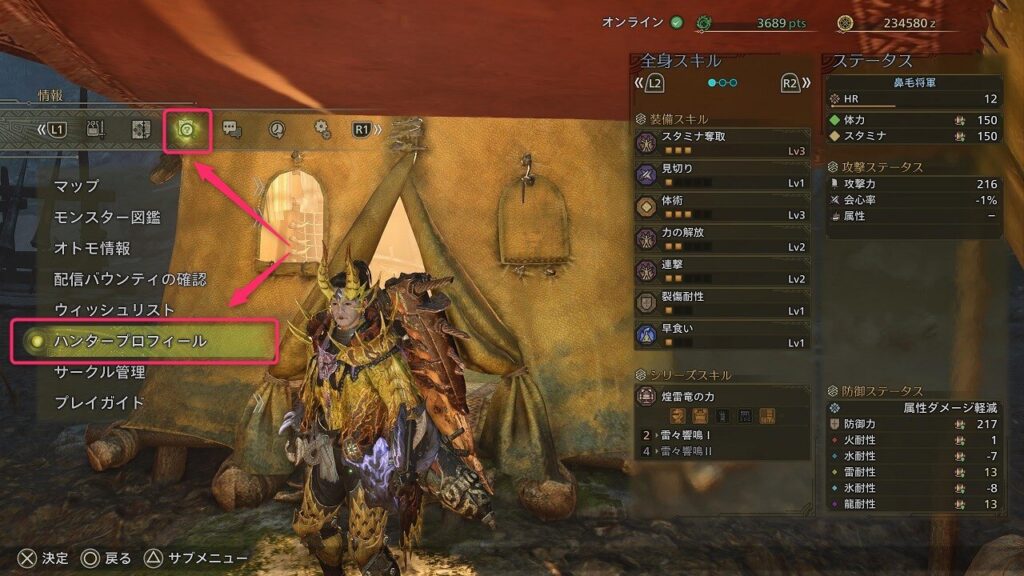1024x576 pixels.
Task: Open オトモ情報
Action: click(92, 248)
